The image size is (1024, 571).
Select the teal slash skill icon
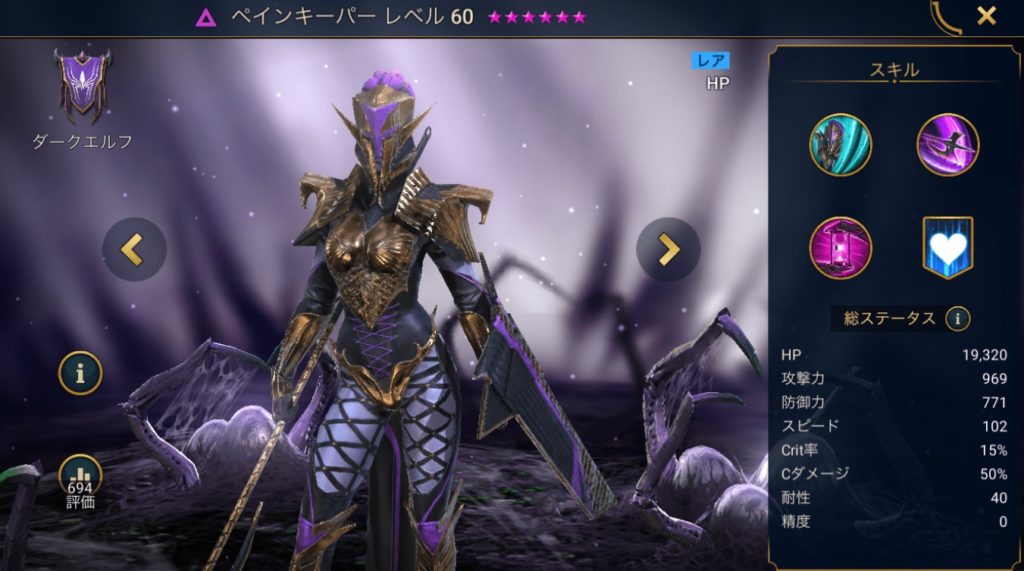(x=840, y=144)
